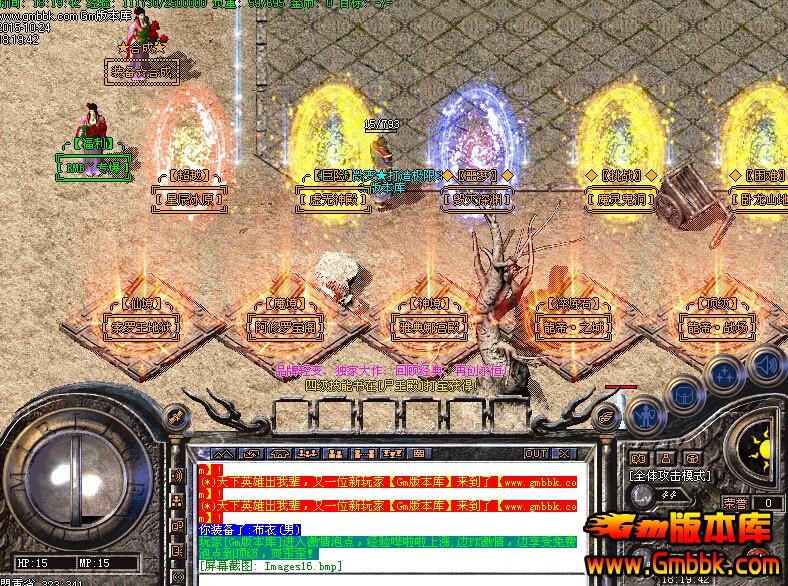Toggle sound with the speaker icon
Image resolution: width=788 pixels, height=586 pixels.
tap(765, 364)
